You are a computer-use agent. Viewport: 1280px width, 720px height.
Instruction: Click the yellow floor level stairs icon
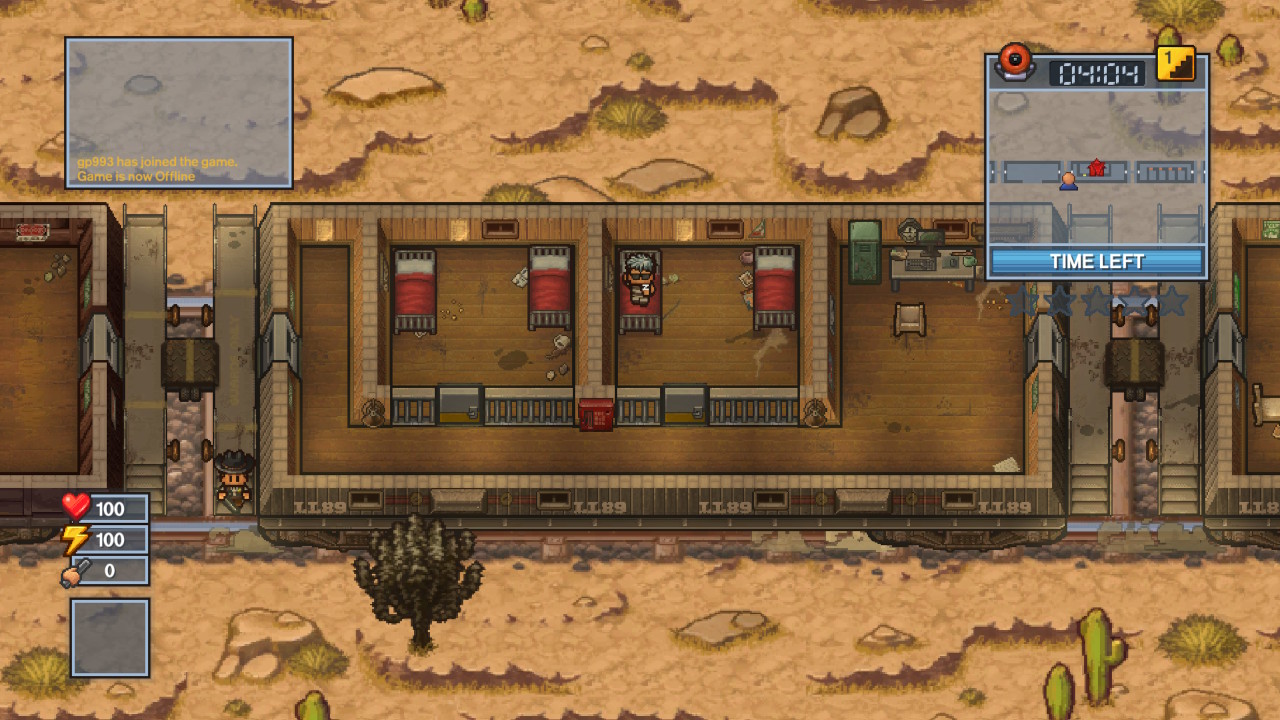pyautogui.click(x=1176, y=64)
